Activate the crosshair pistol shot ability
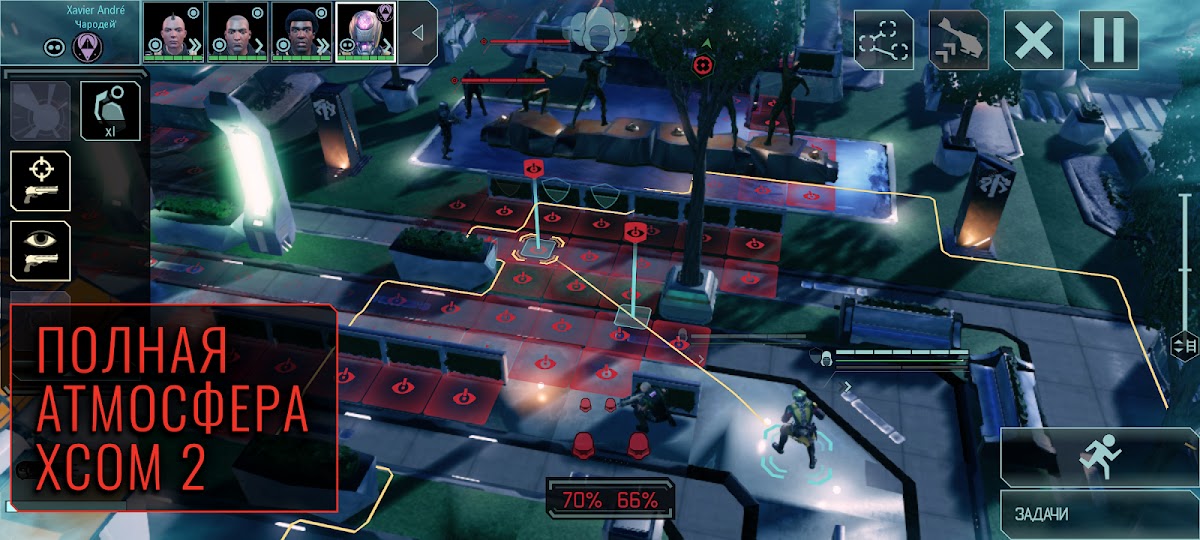1200x540 pixels. [x=40, y=181]
